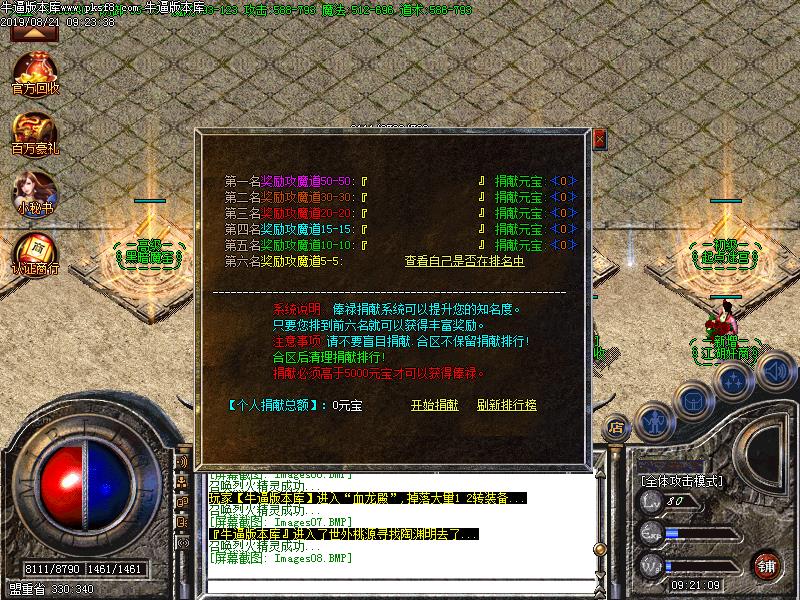The width and height of the screenshot is (800, 600).
Task: Open the 认证商行 trading house icon
Action: click(x=36, y=250)
